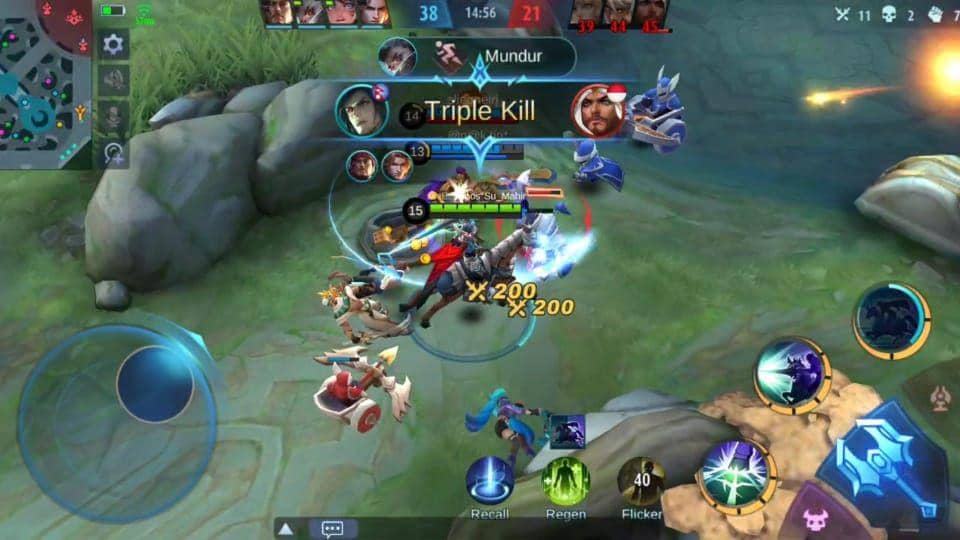Image resolution: width=960 pixels, height=540 pixels.
Task: Open the quick chat speech bubble
Action: 333,528
